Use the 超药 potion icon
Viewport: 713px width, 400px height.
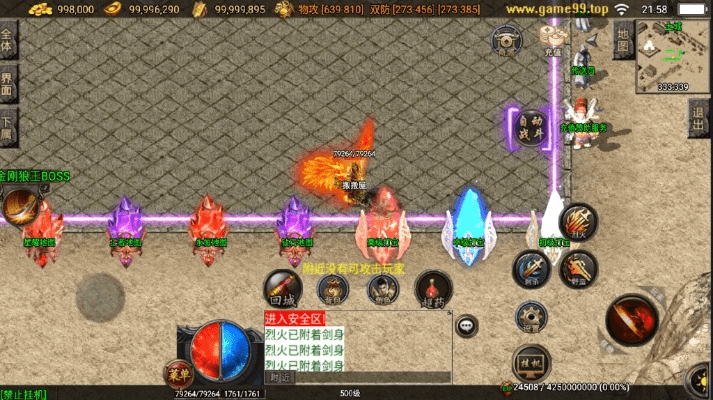point(433,289)
